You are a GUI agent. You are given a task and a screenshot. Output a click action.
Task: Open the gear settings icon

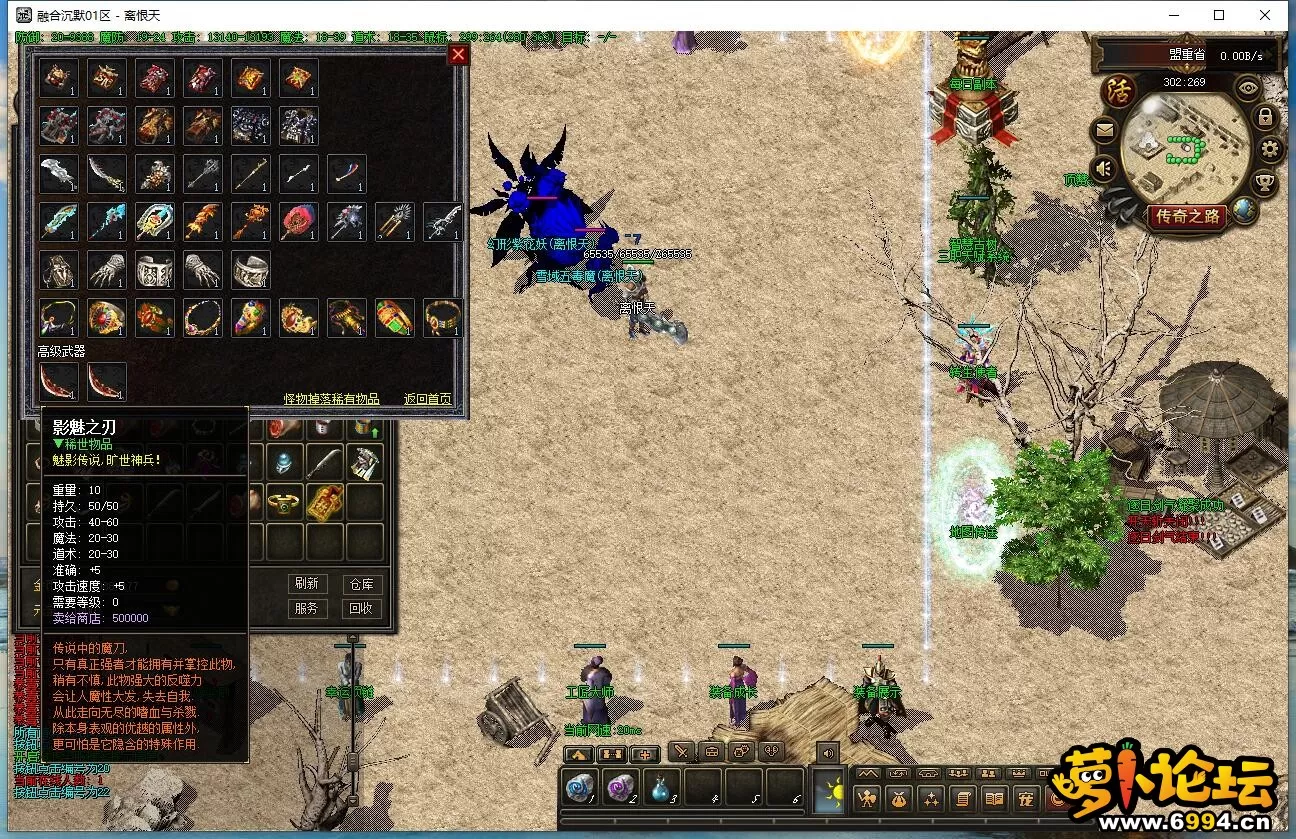coord(1270,150)
